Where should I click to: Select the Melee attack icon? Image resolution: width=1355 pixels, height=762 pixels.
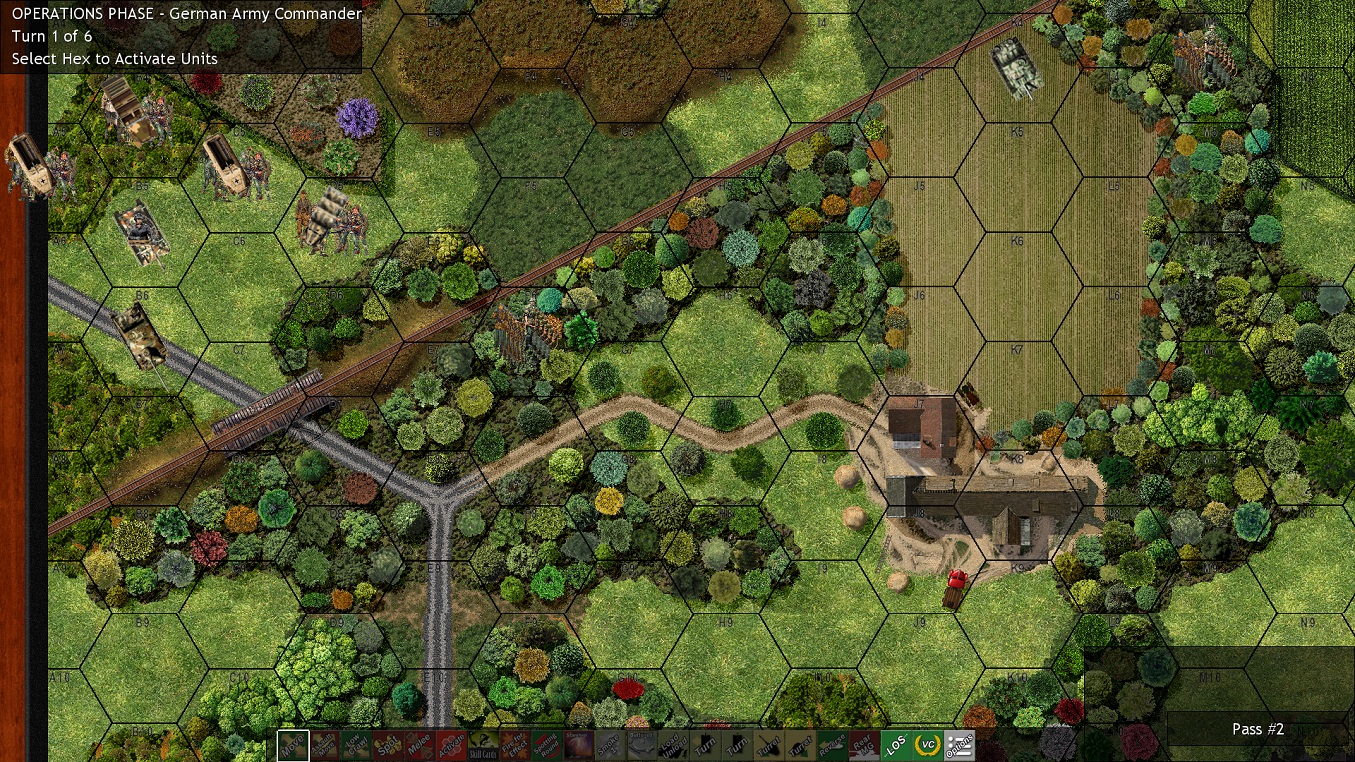(x=419, y=745)
